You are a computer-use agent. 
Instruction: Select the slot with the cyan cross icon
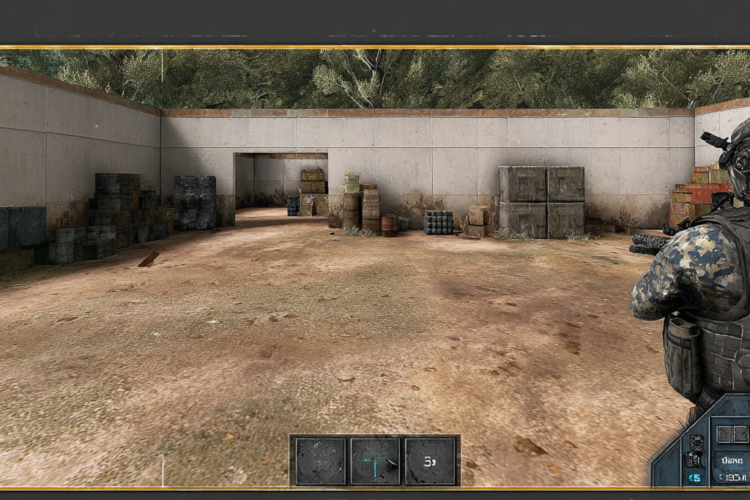(x=375, y=461)
